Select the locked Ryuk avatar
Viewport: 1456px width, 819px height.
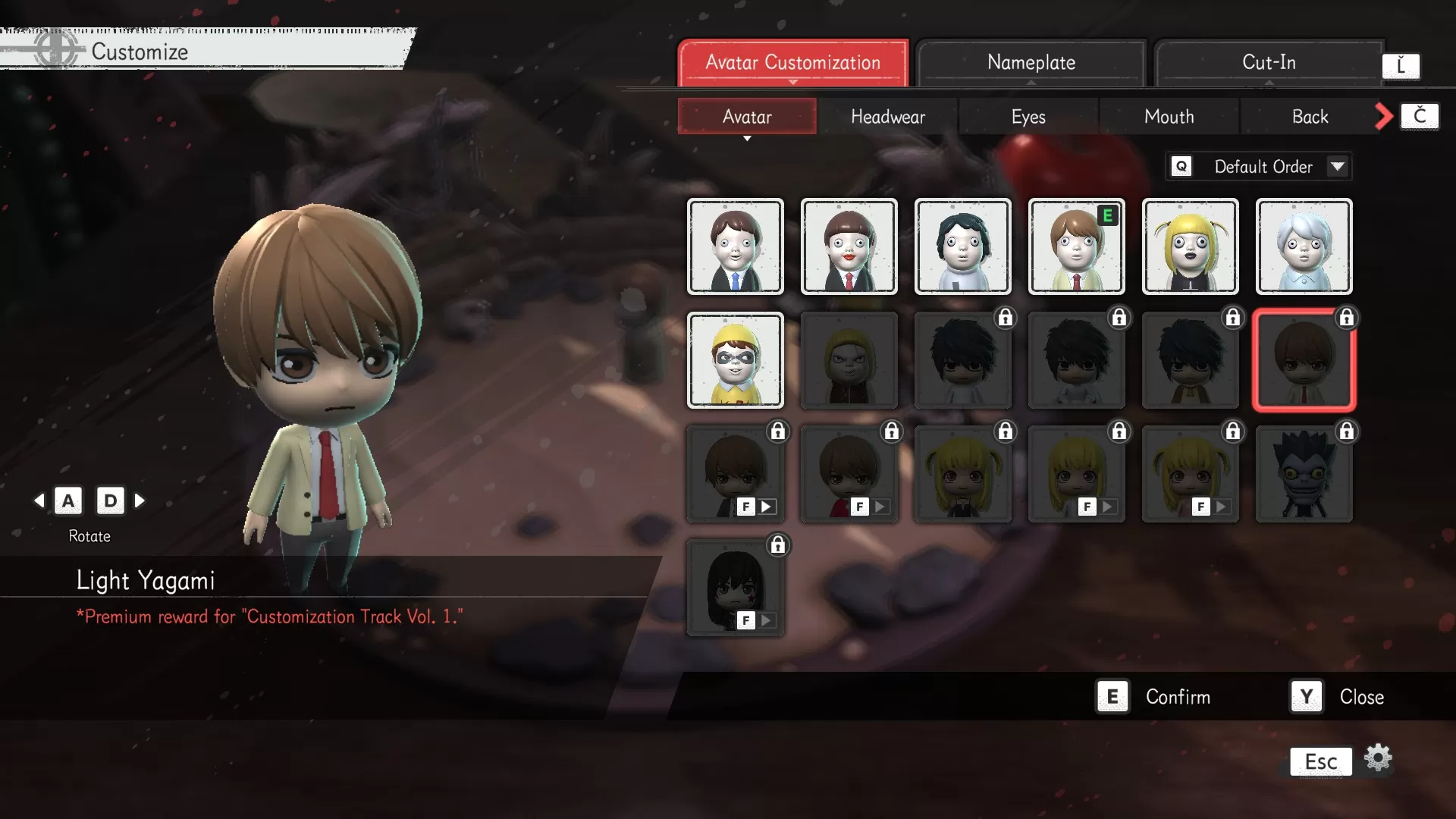[1304, 474]
